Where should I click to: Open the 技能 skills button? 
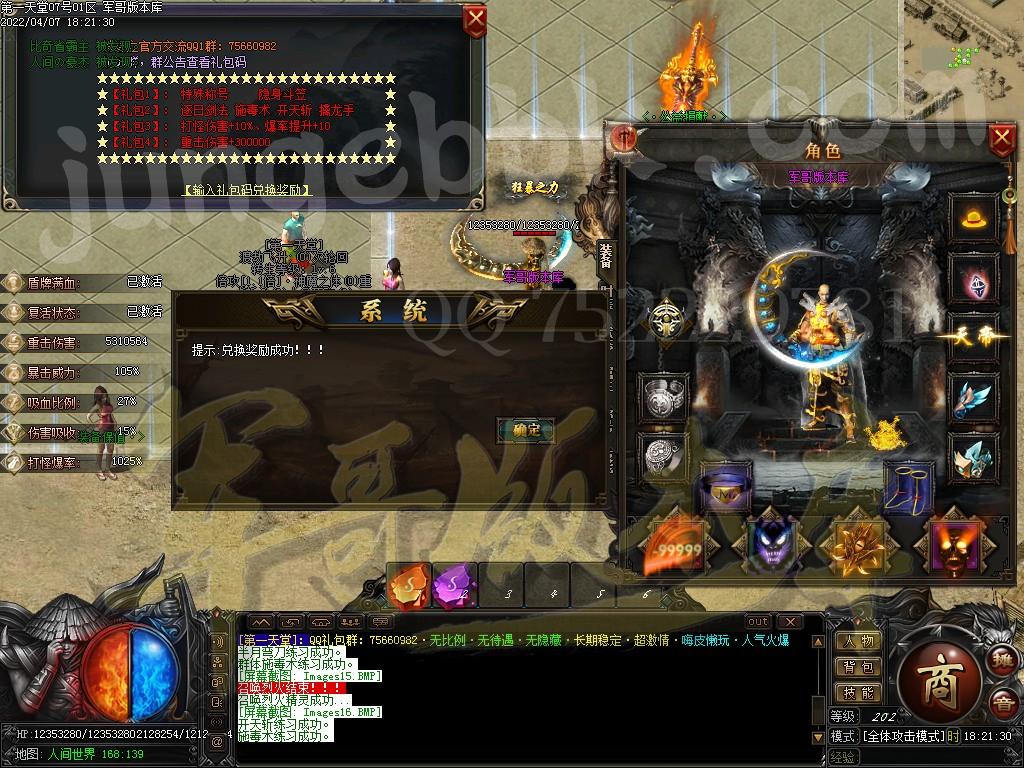coord(858,692)
